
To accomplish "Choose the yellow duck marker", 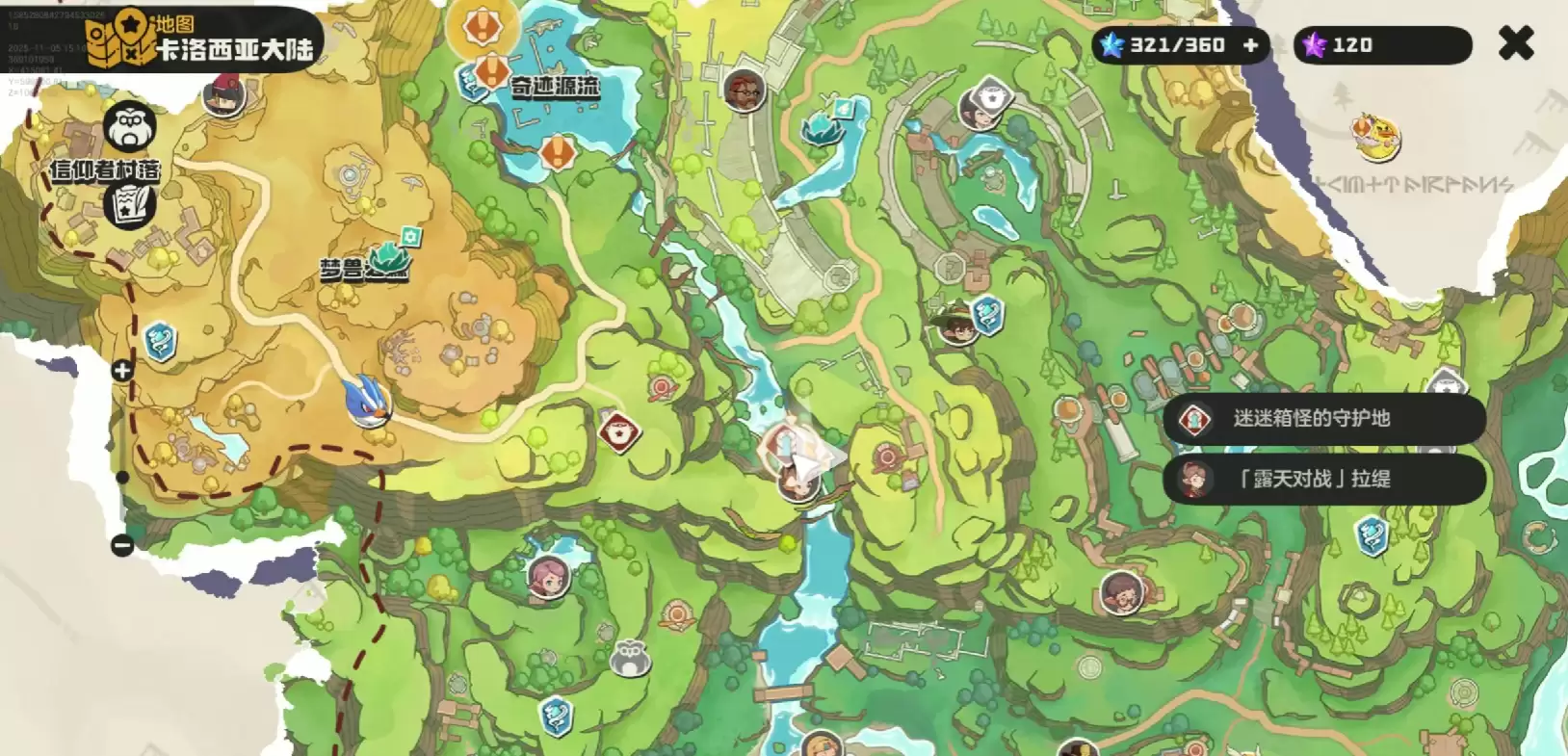I will 1375,137.
